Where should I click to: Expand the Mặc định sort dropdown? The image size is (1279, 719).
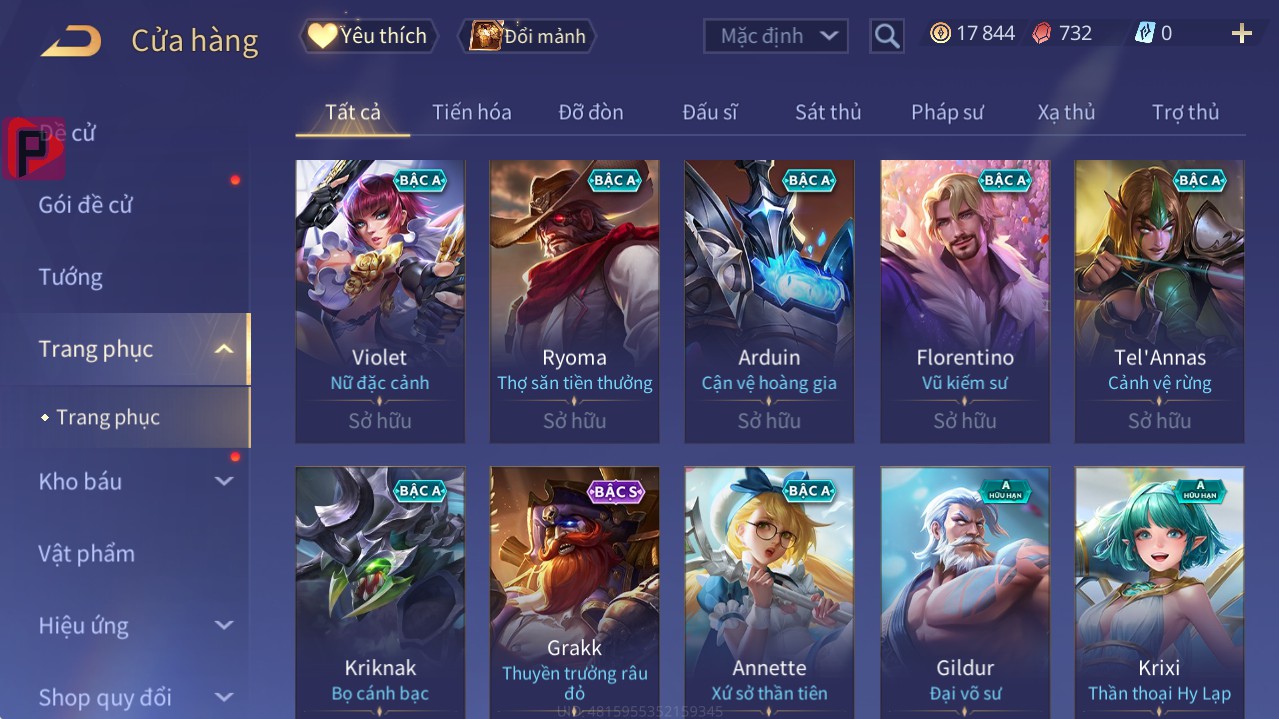click(x=776, y=36)
